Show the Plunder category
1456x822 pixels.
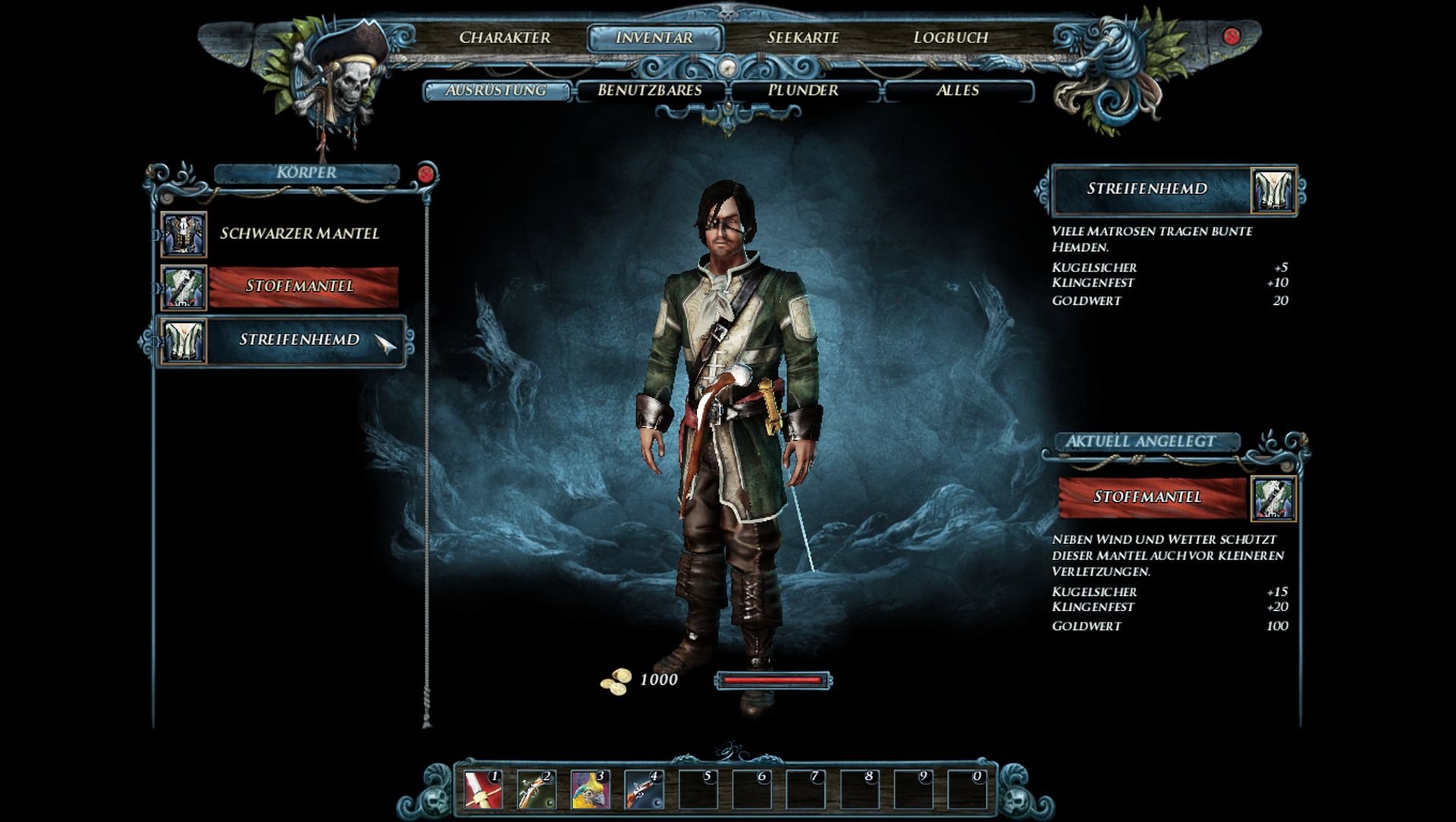(x=803, y=90)
